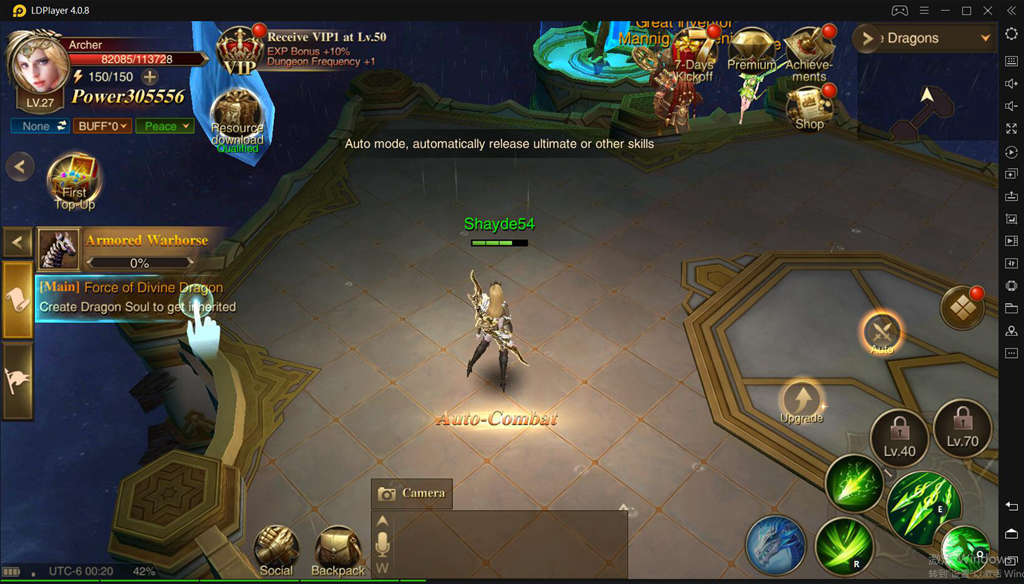Open the BUFF*0 dropdown

(x=104, y=126)
